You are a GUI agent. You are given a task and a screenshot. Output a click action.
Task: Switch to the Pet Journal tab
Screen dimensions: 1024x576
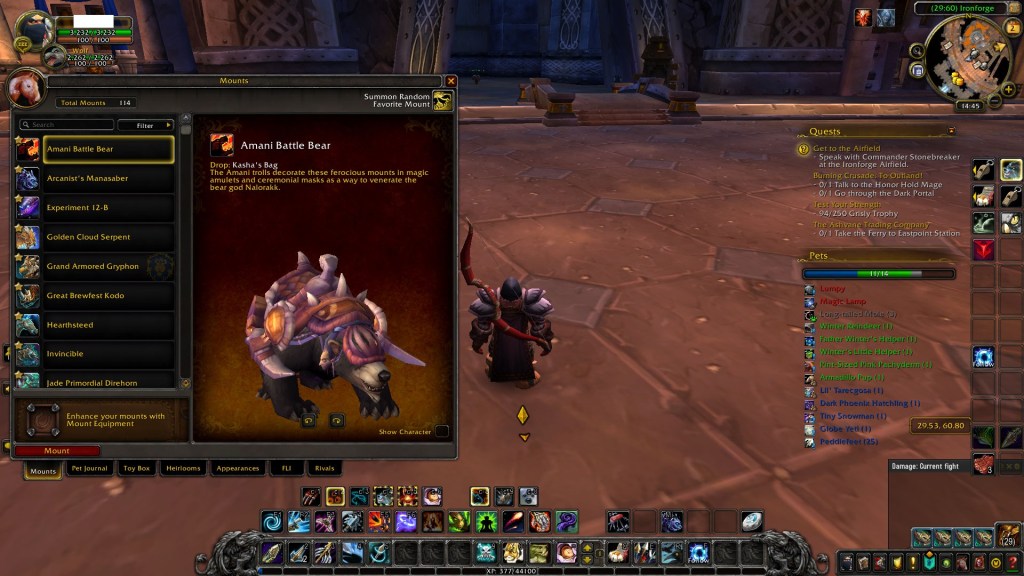pos(89,468)
